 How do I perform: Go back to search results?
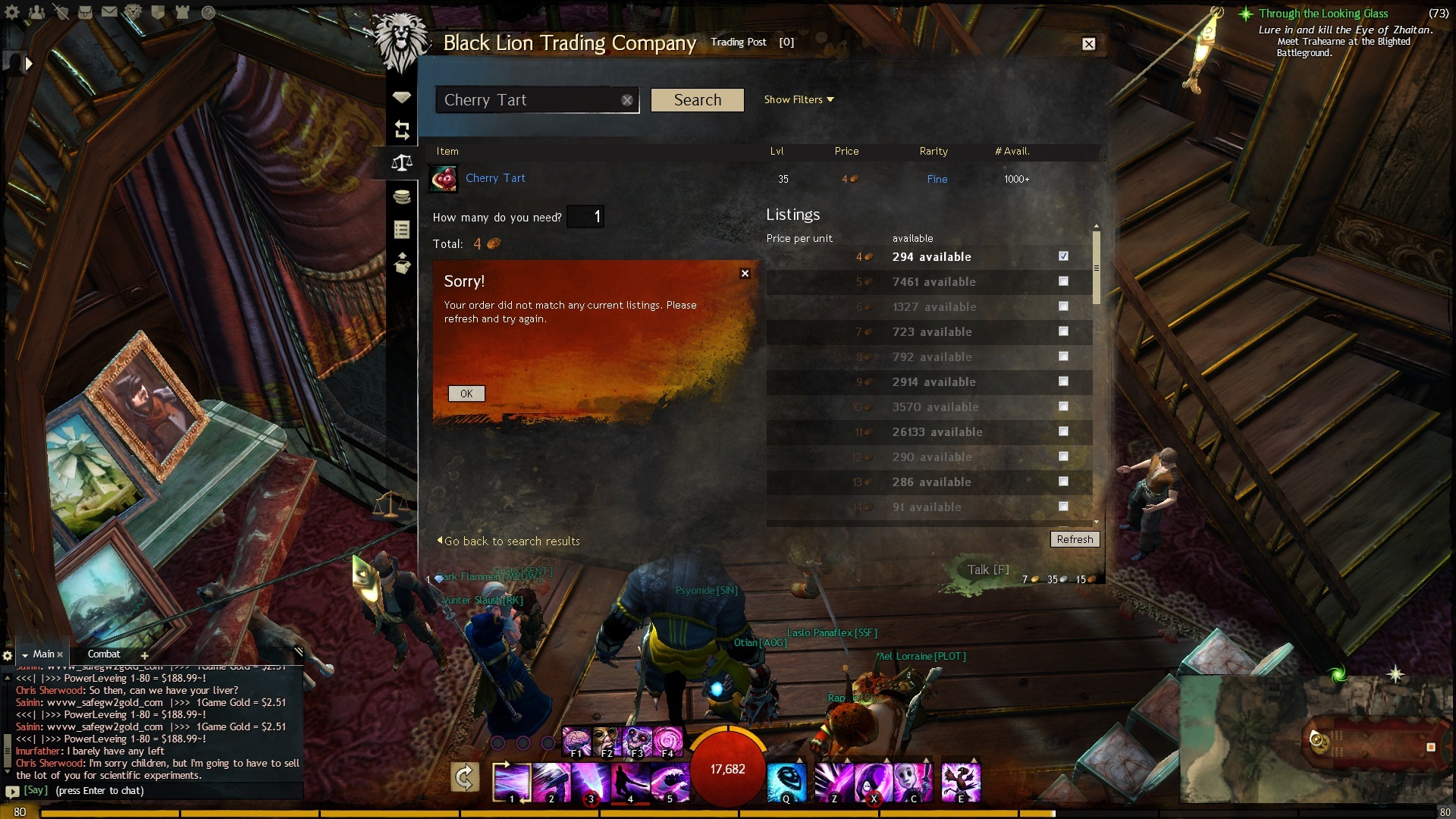(x=510, y=541)
